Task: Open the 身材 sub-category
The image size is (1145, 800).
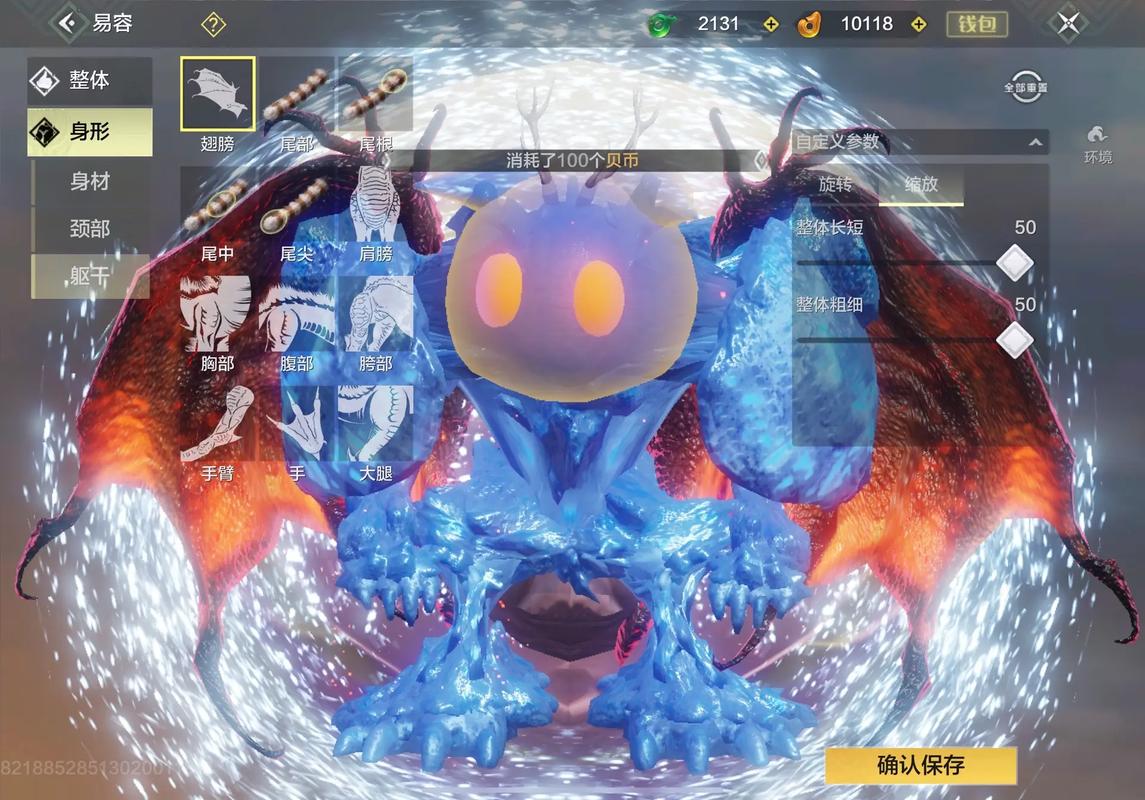Action: 90,181
